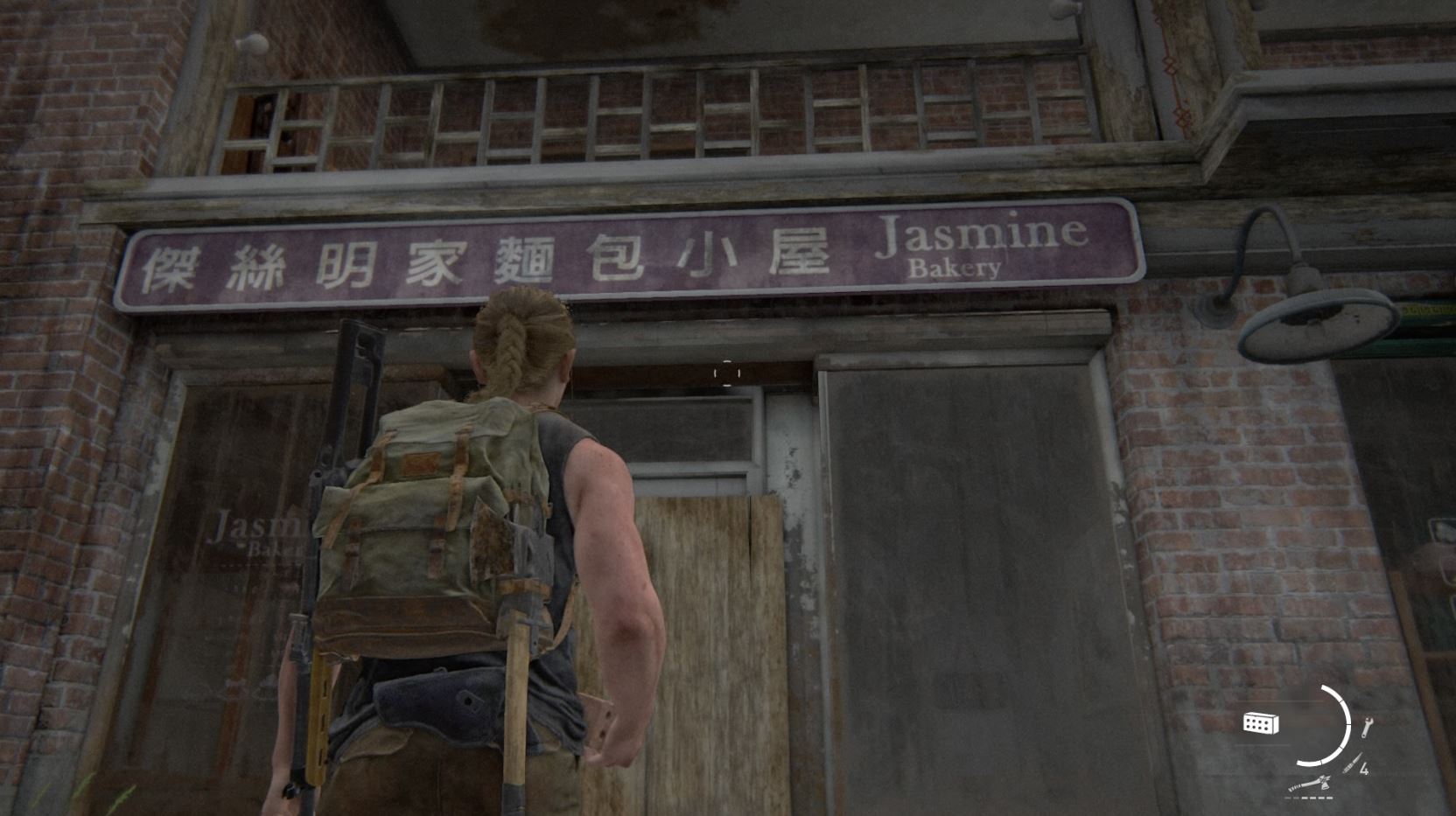
Task: Click the upgrade-arrow icon beside the wrench
Action: [1352, 762]
